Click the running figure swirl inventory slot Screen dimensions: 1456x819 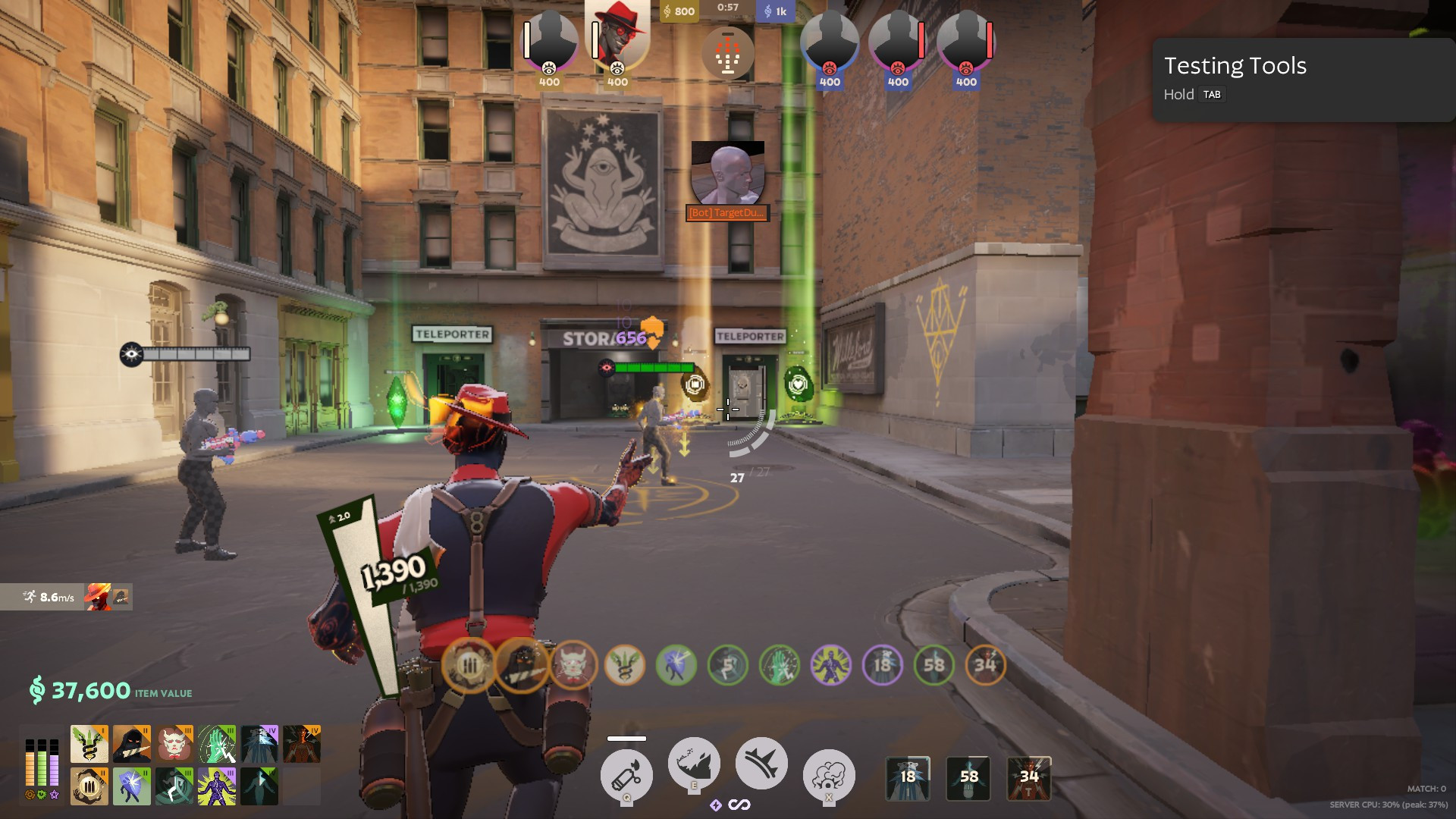(x=174, y=786)
